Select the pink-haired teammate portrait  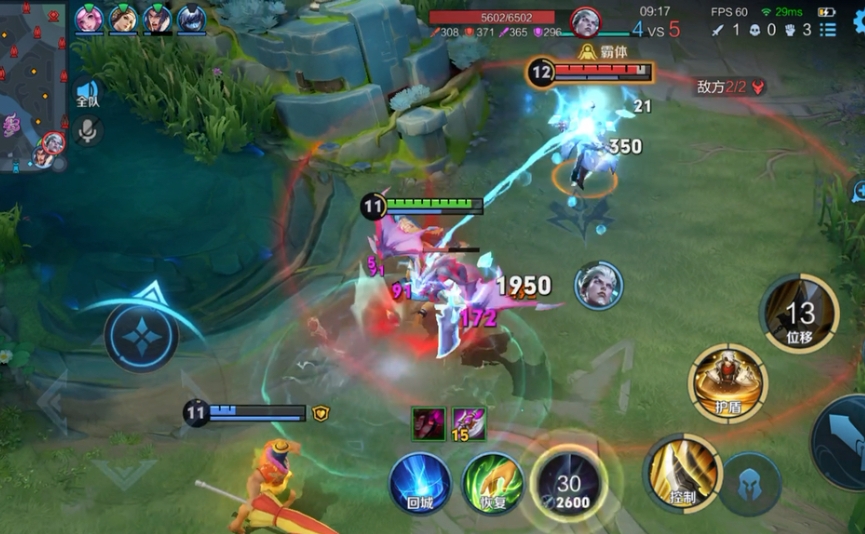tap(89, 18)
